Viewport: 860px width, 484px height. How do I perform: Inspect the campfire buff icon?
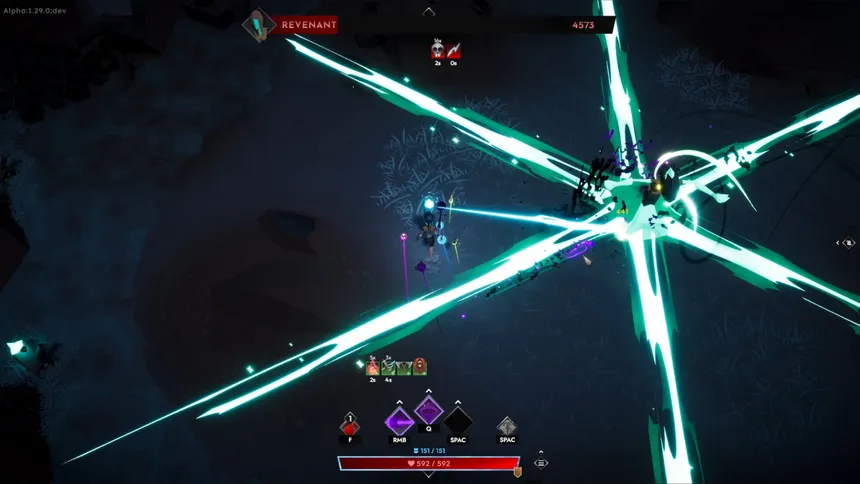373,368
